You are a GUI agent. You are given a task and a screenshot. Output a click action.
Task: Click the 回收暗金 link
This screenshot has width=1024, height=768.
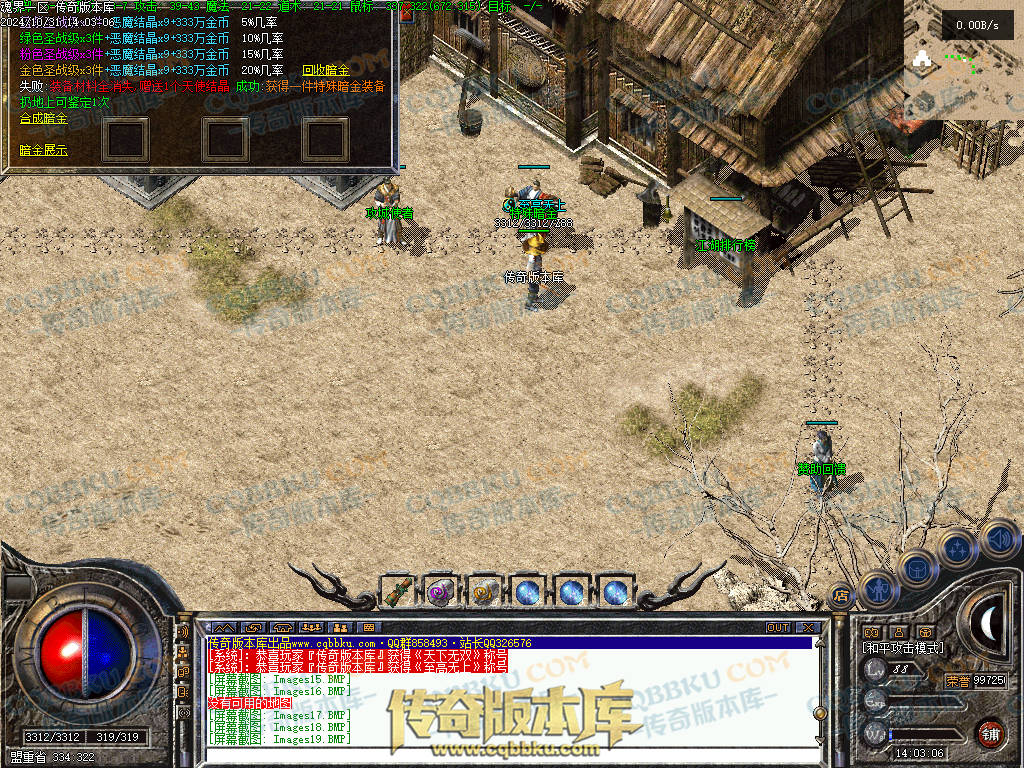[x=326, y=70]
